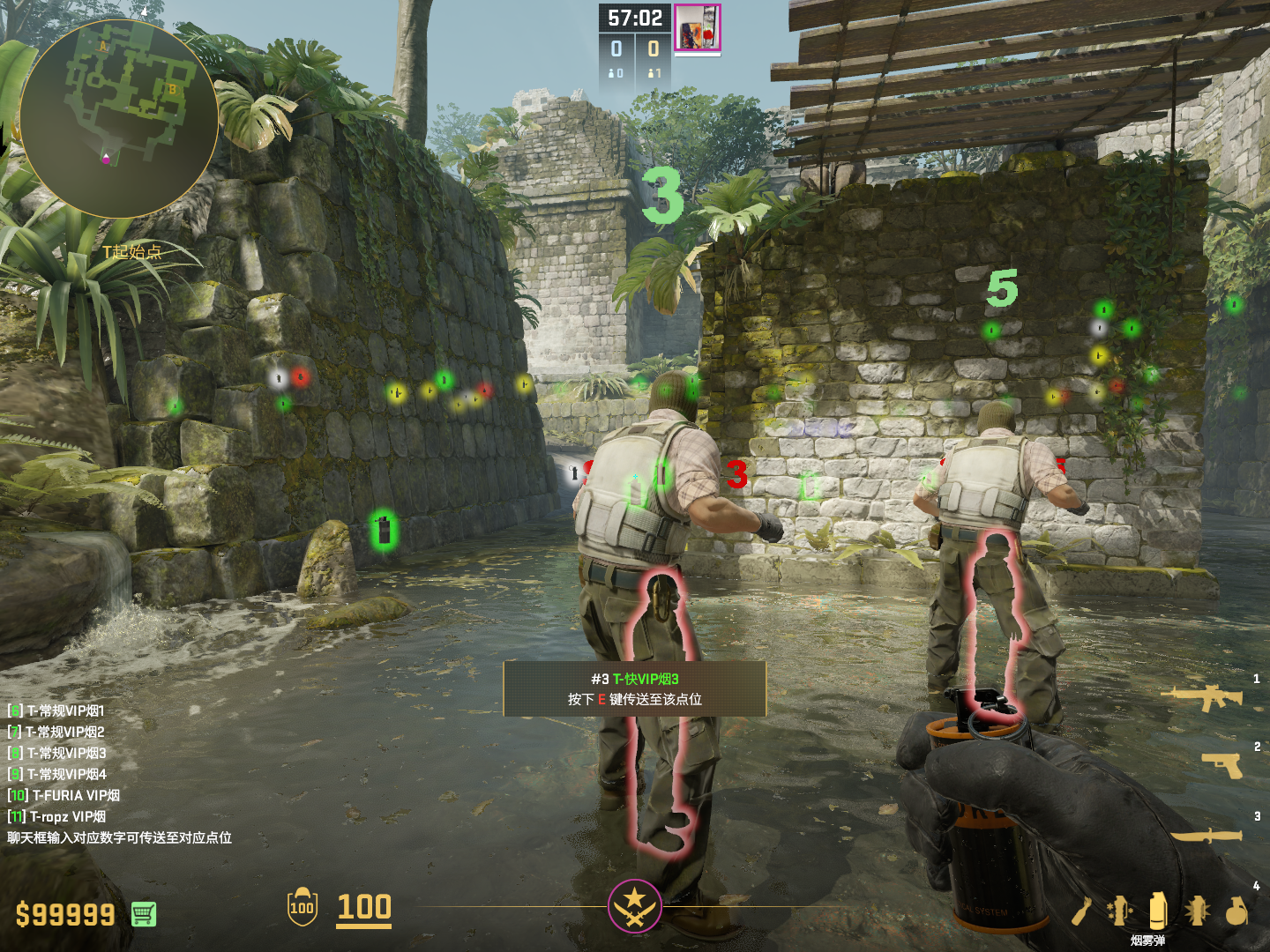Choose the flashbang grenade icon
This screenshot has height=952, width=1270.
point(1197,911)
